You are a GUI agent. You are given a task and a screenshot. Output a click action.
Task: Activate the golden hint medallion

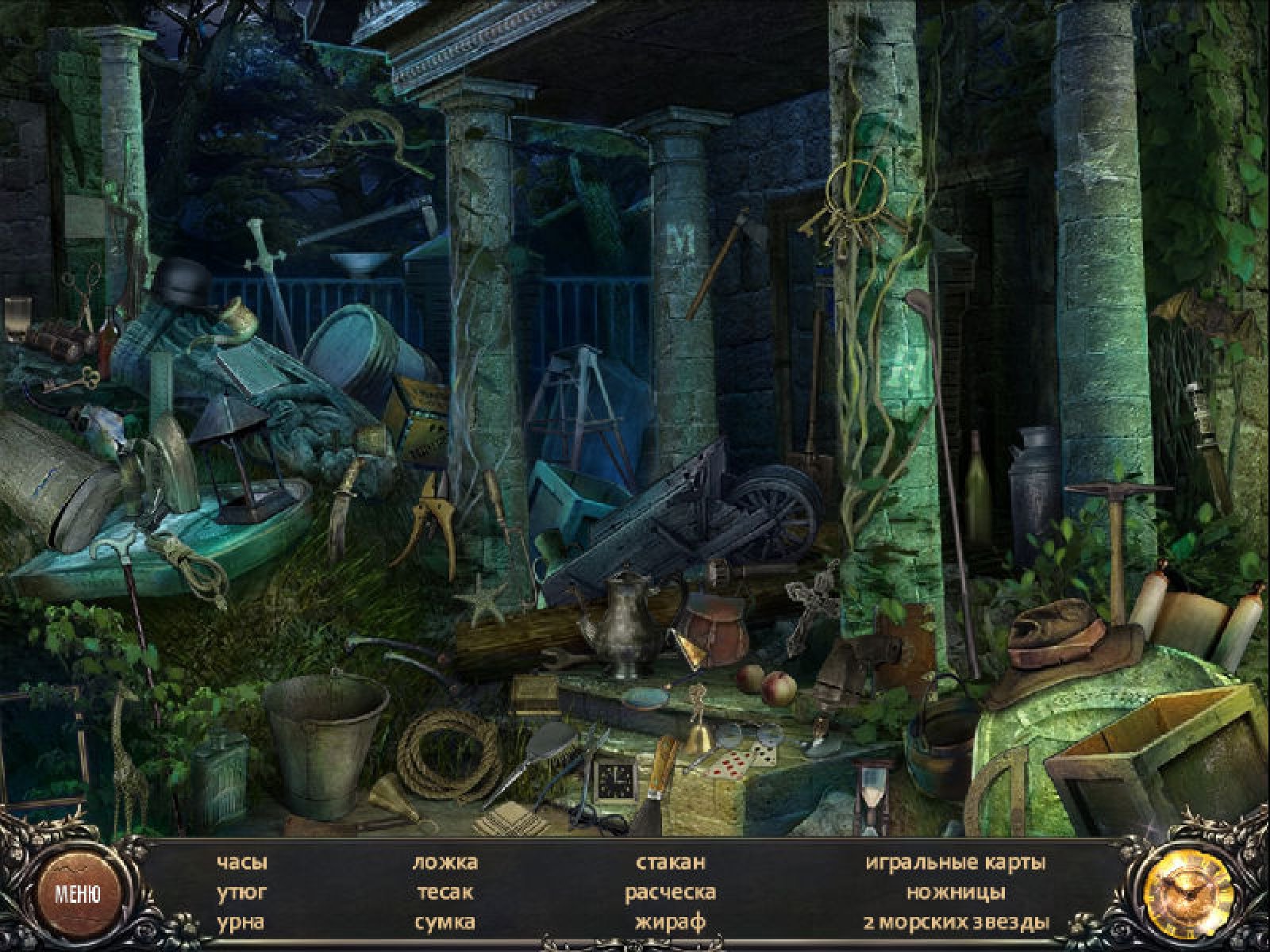click(x=1188, y=896)
